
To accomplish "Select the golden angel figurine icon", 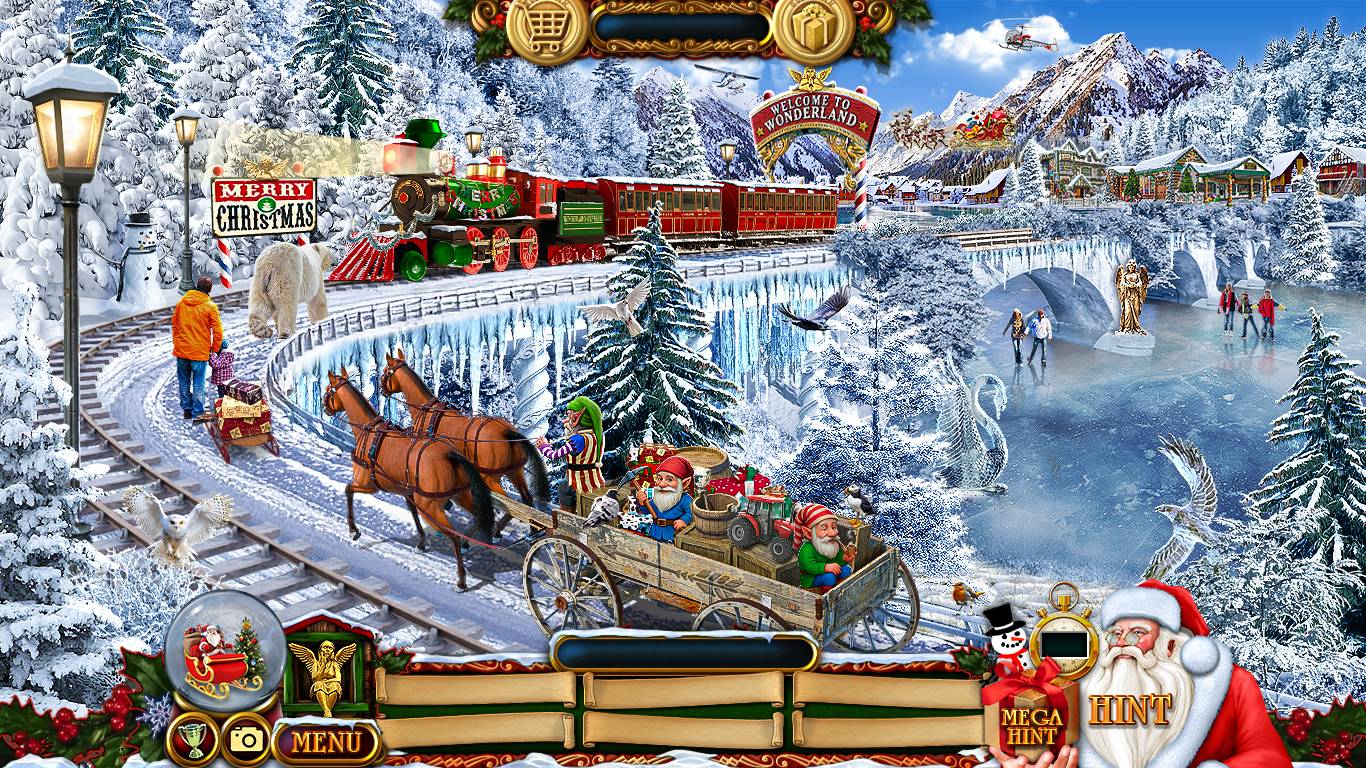I will pos(323,673).
